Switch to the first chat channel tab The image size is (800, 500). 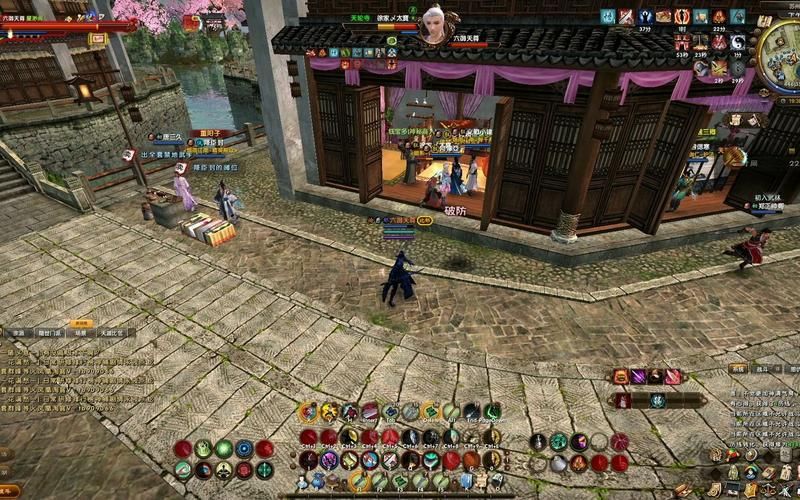point(18,333)
